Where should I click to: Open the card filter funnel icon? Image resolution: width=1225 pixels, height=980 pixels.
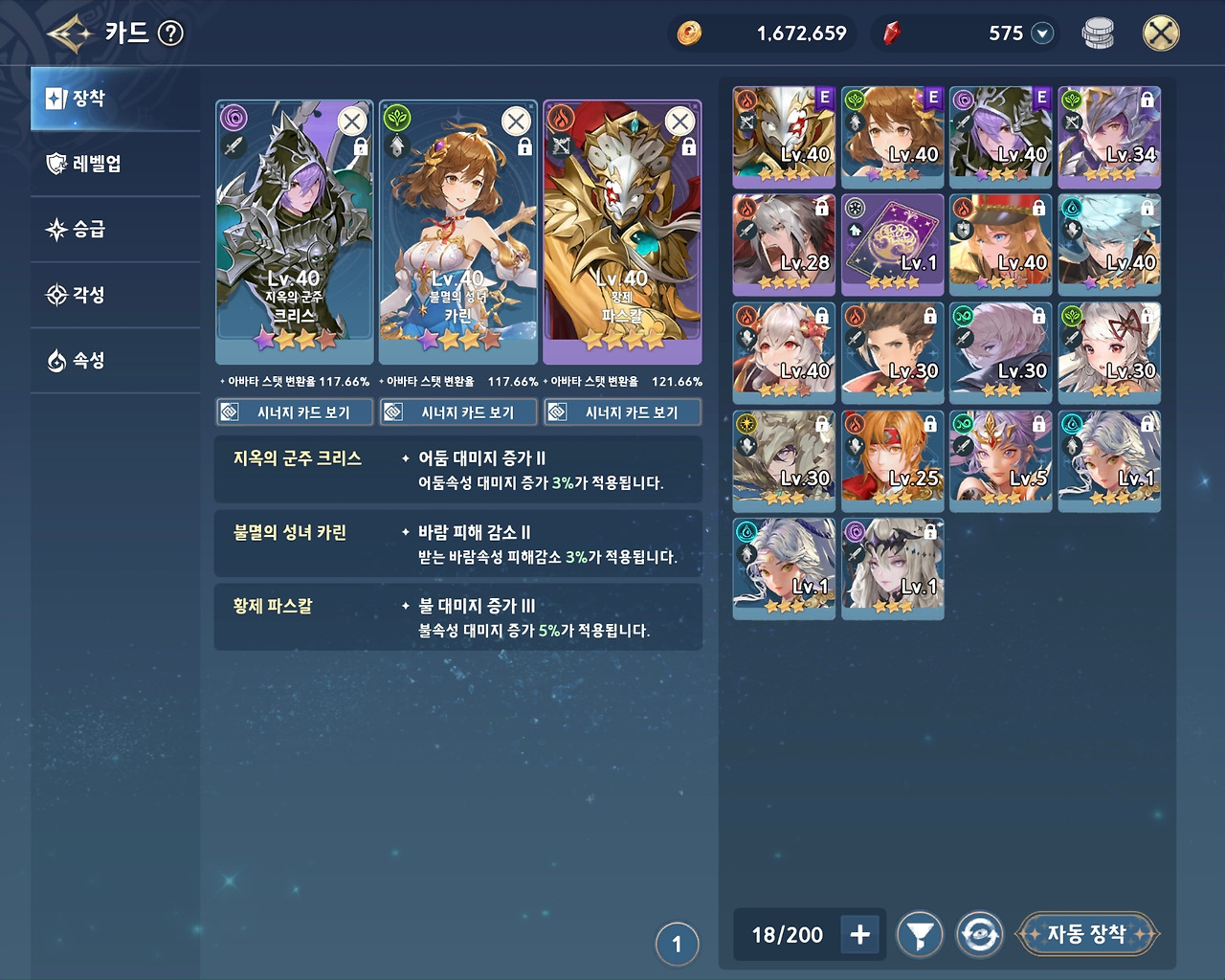tap(919, 935)
